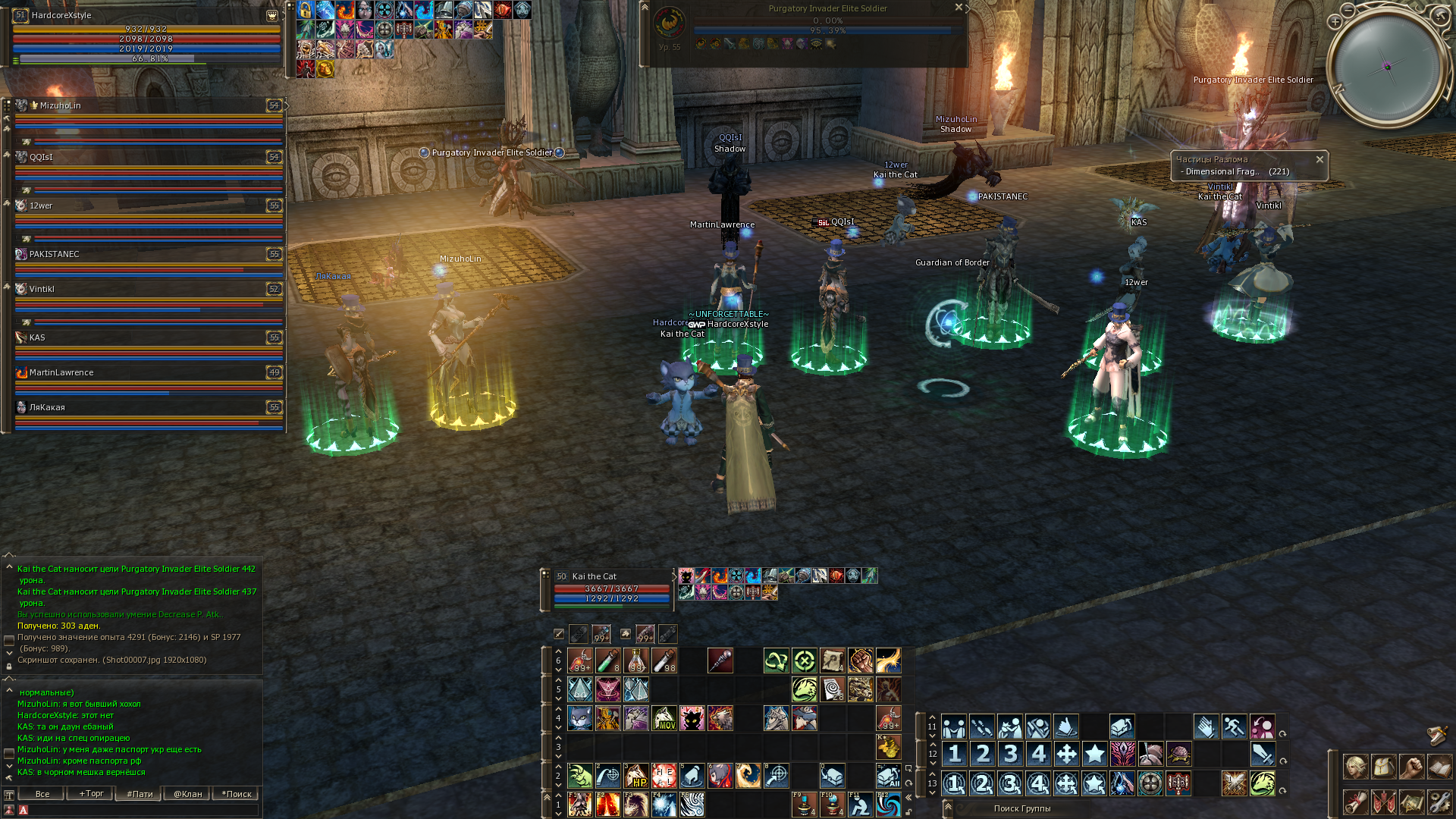This screenshot has height=819, width=1456.
Task: Open the inventory bag menu icon
Action: coord(1384,767)
